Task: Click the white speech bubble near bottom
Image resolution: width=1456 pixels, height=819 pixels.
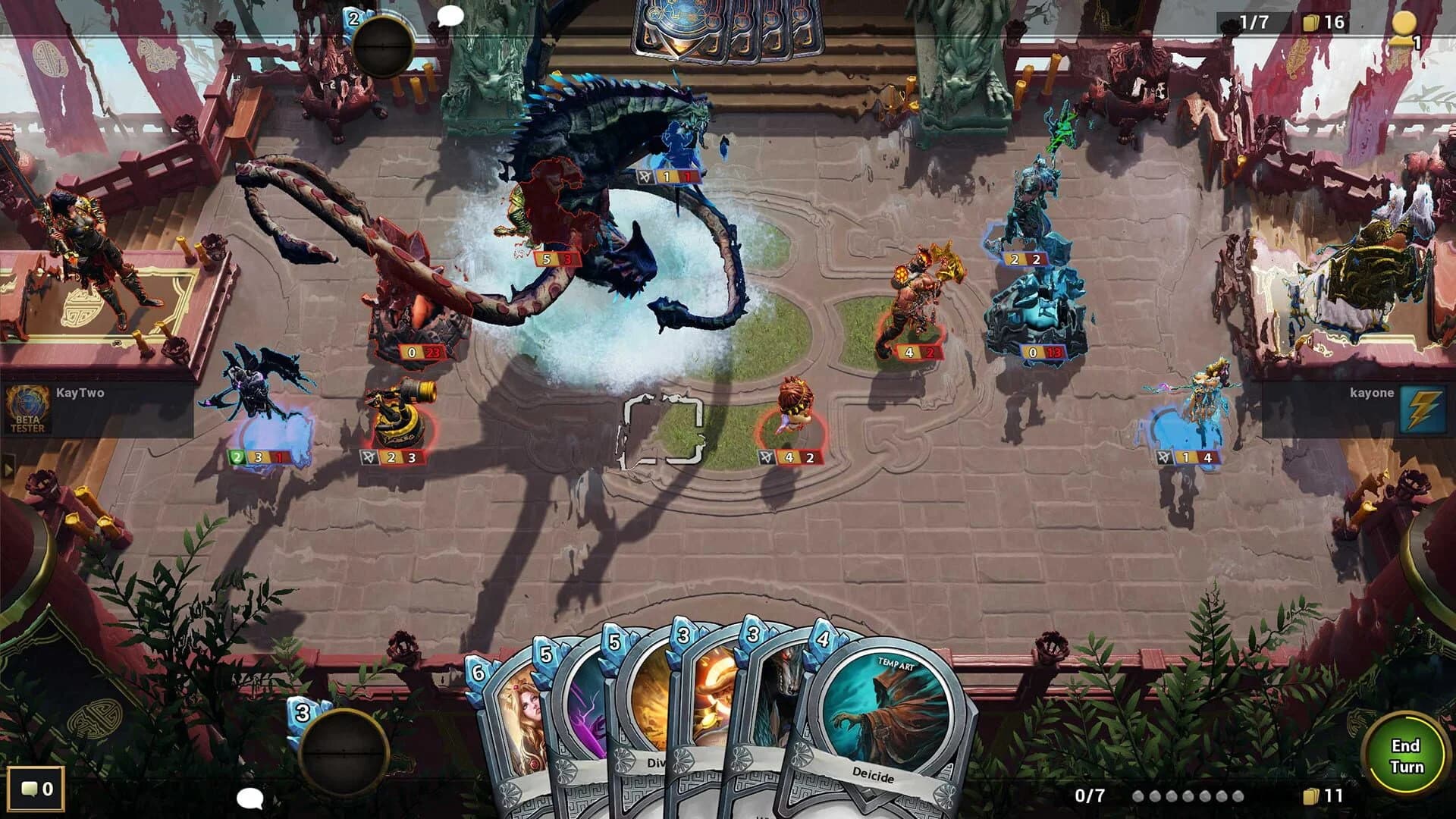Action: coord(250,799)
